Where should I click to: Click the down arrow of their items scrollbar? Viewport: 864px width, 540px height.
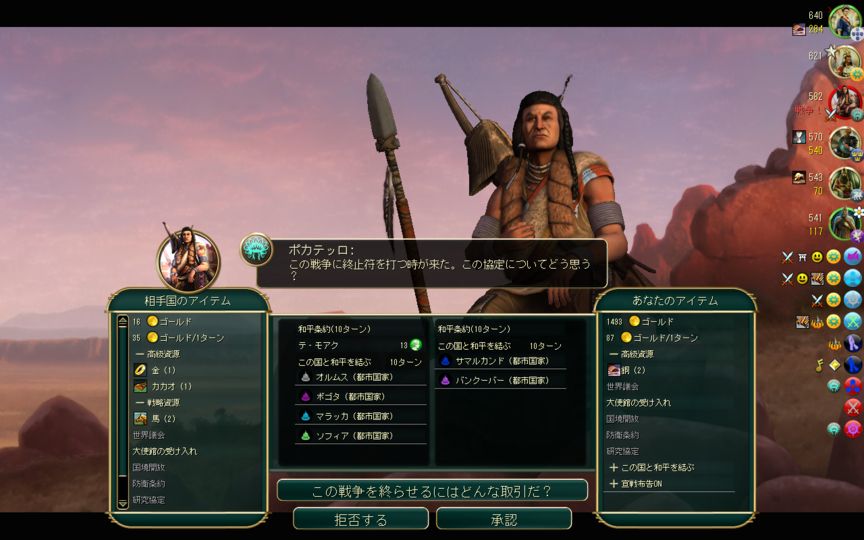pyautogui.click(x=123, y=504)
